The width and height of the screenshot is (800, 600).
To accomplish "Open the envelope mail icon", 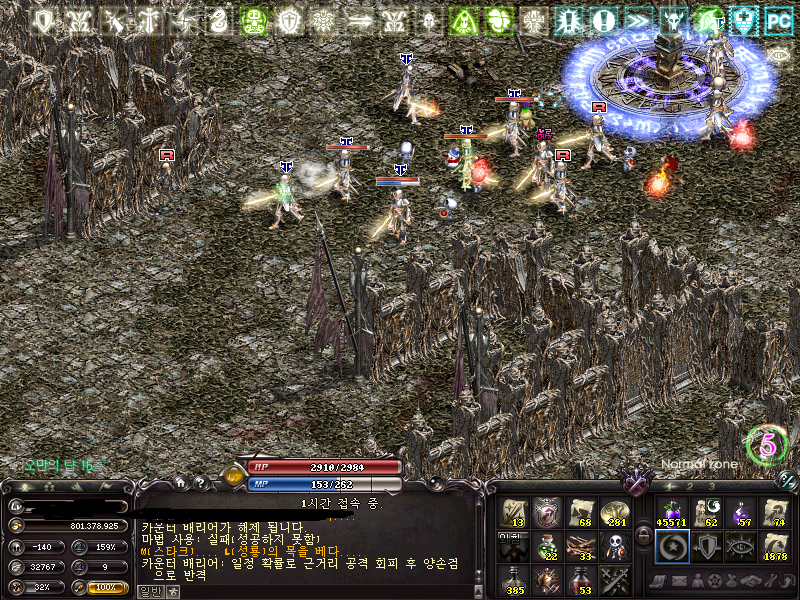I will coord(680,581).
